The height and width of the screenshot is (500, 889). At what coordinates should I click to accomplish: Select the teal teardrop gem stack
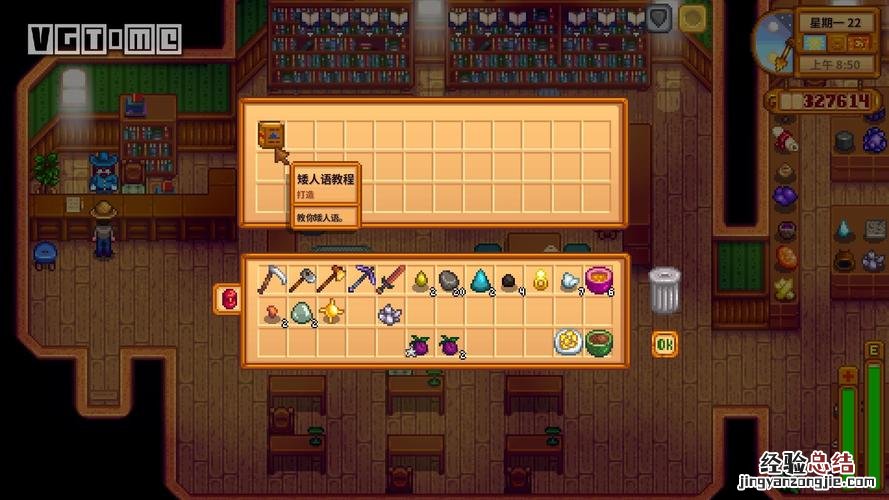(x=480, y=280)
